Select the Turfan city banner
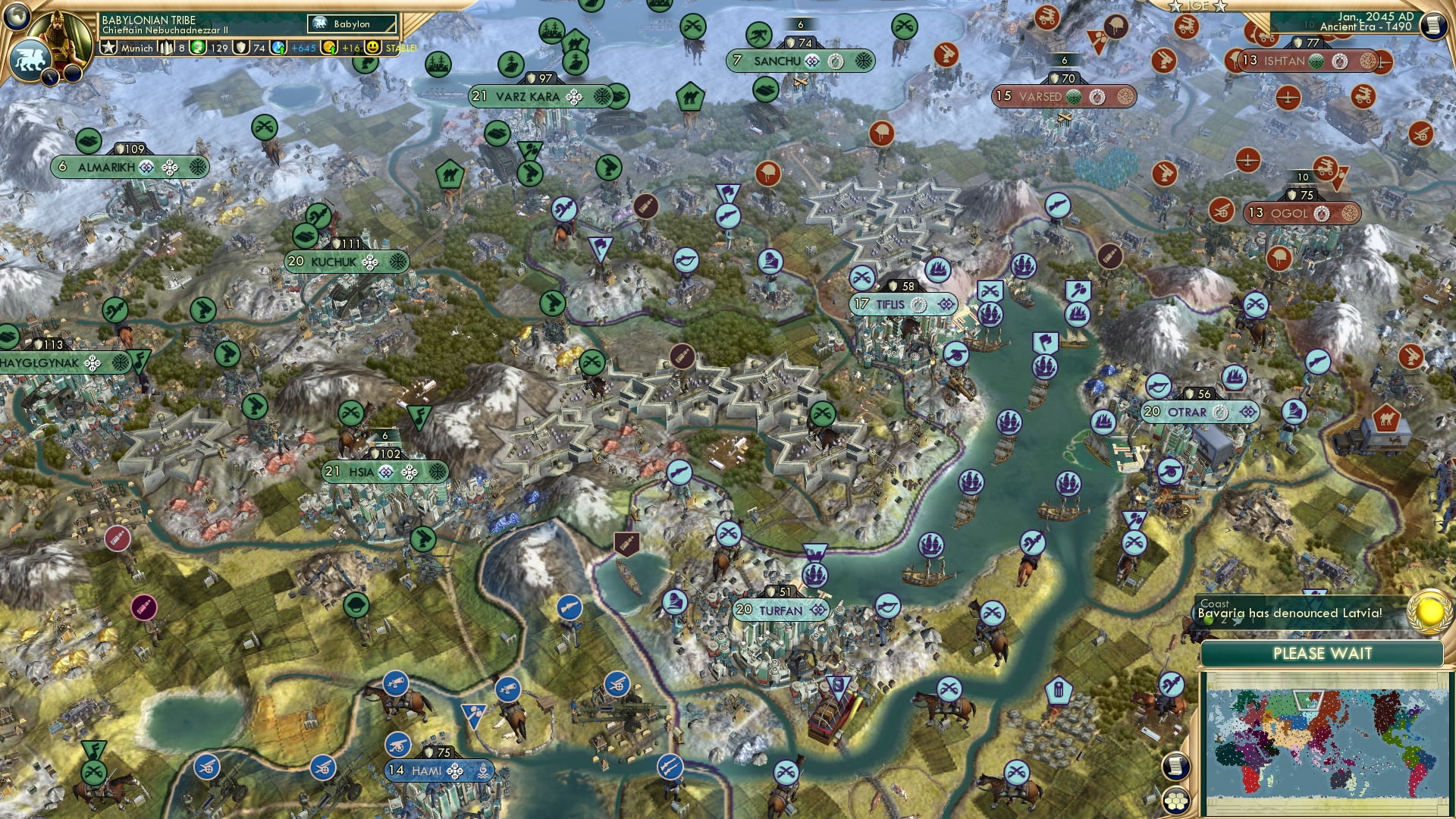 coord(781,609)
